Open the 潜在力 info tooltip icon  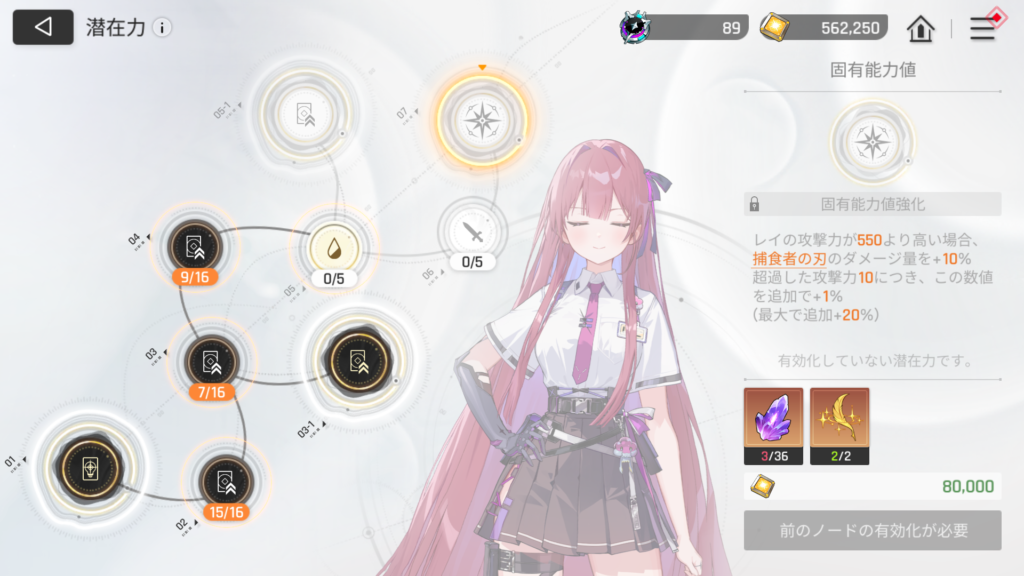pos(162,28)
